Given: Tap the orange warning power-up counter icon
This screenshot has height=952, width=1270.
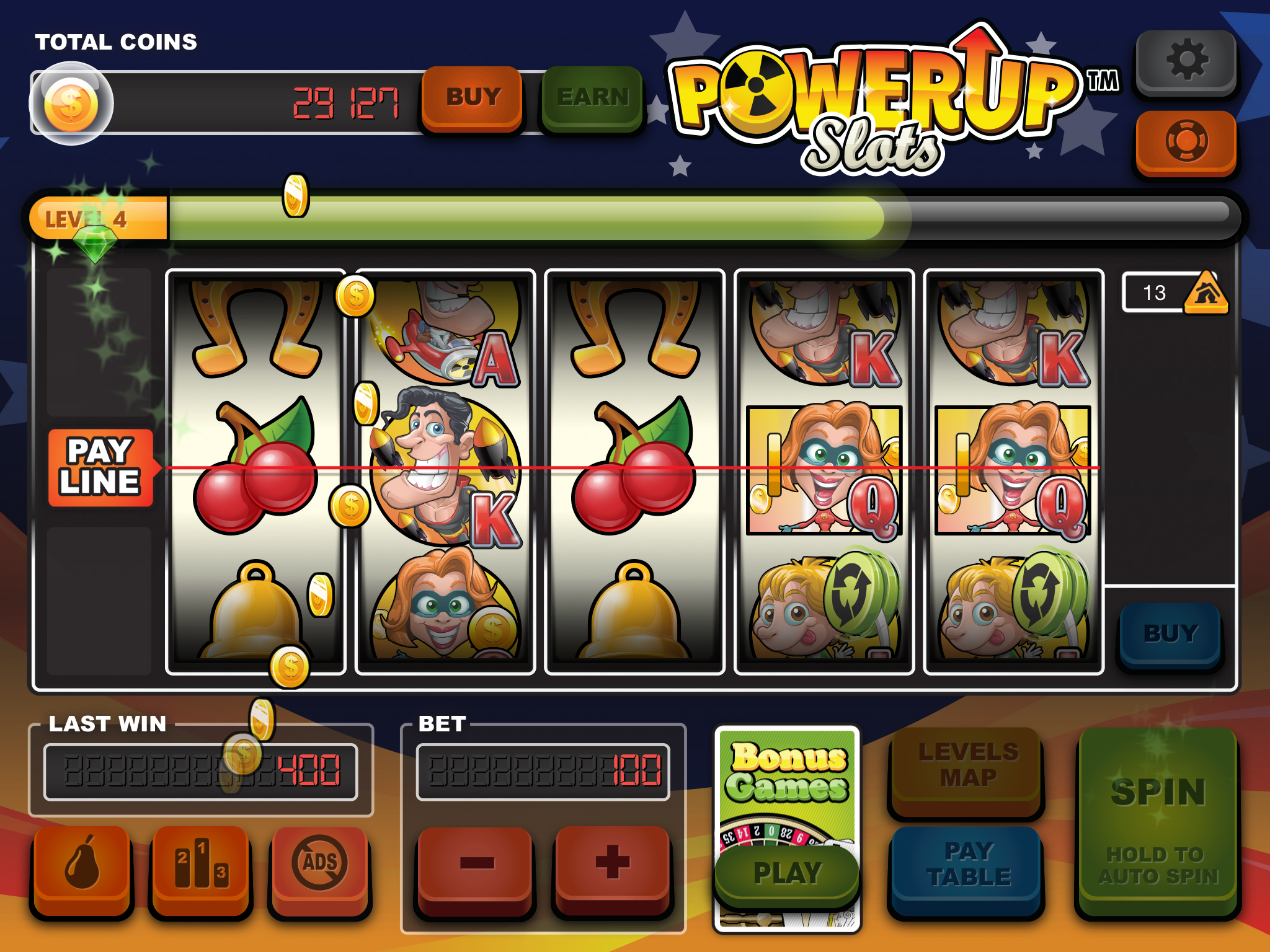Looking at the screenshot, I should pos(1205,293).
